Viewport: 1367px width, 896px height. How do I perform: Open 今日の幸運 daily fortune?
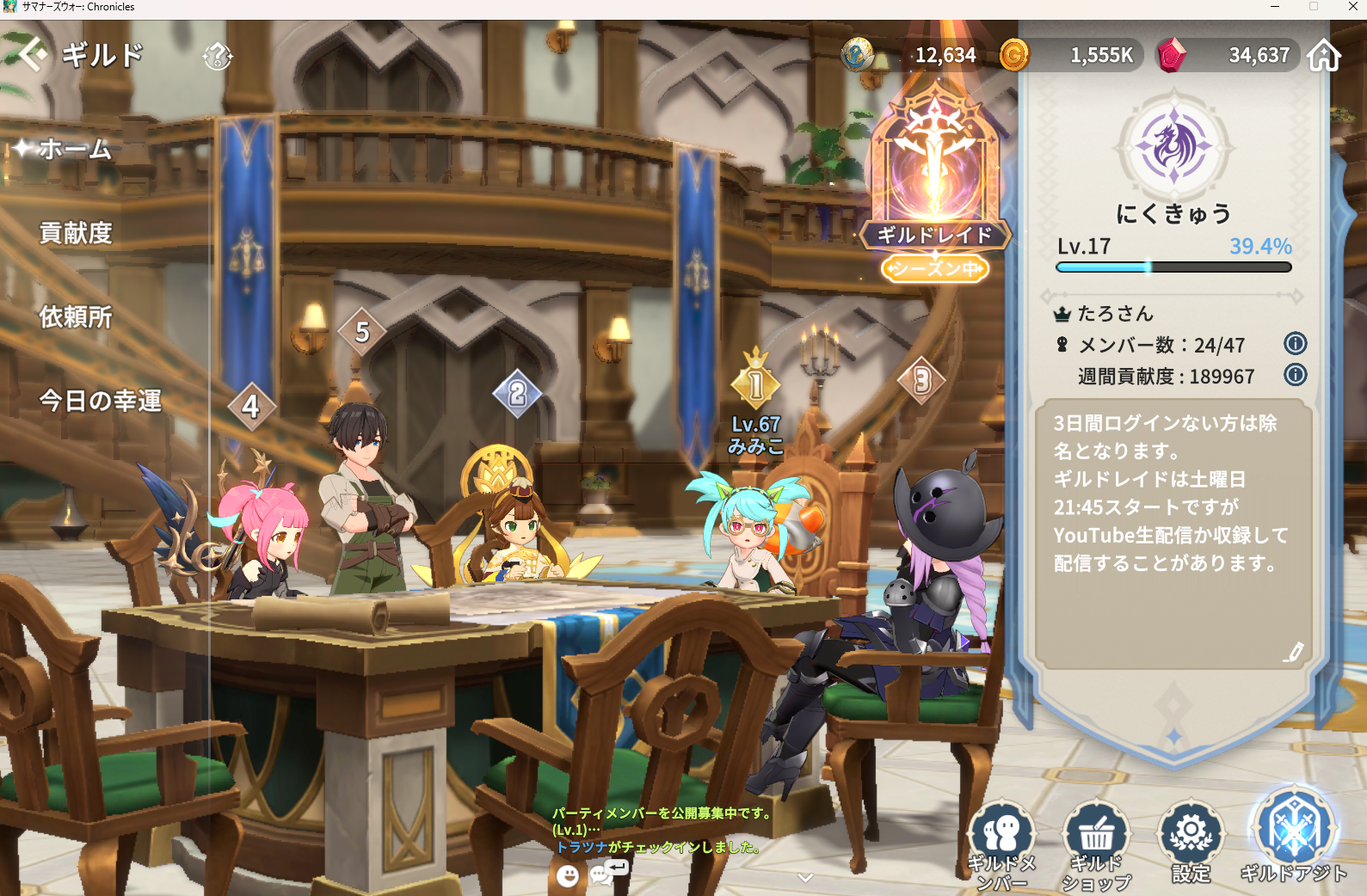click(100, 401)
